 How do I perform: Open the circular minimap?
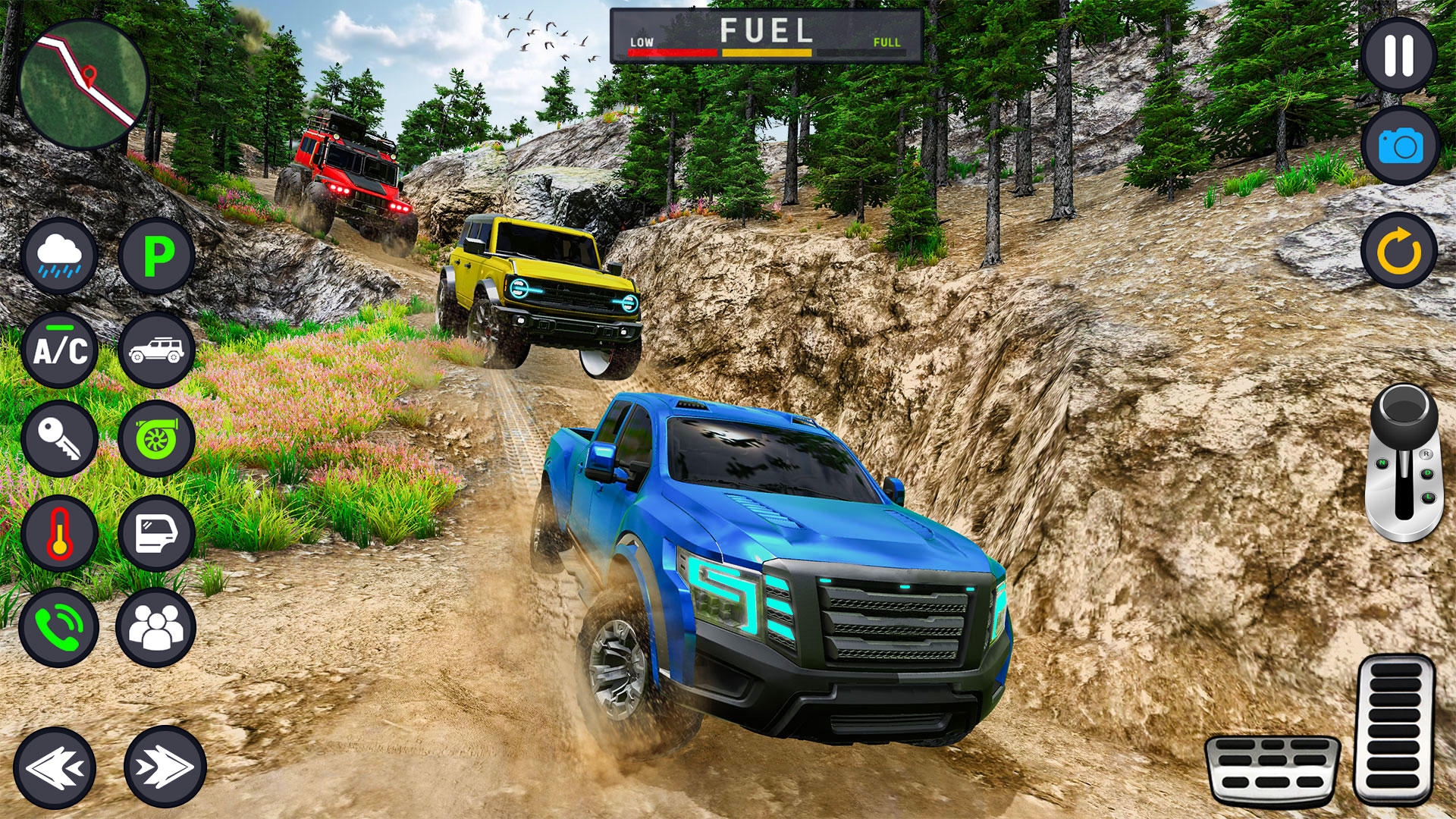tap(83, 84)
